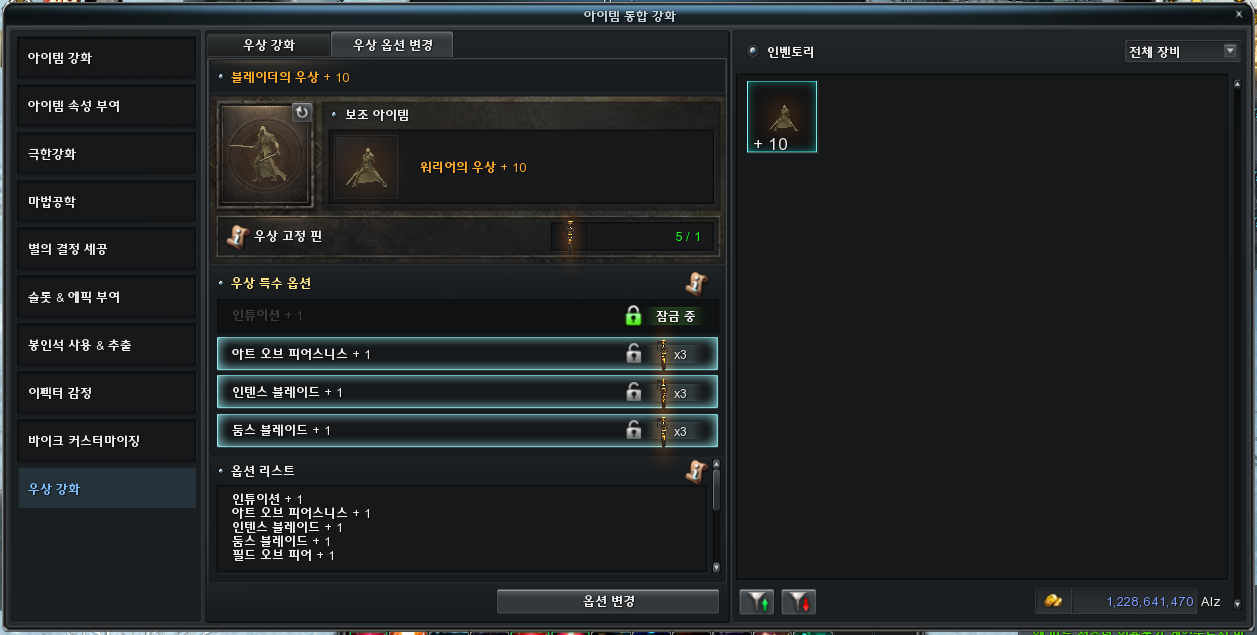Select the +10 idol in the inventory

tap(782, 117)
